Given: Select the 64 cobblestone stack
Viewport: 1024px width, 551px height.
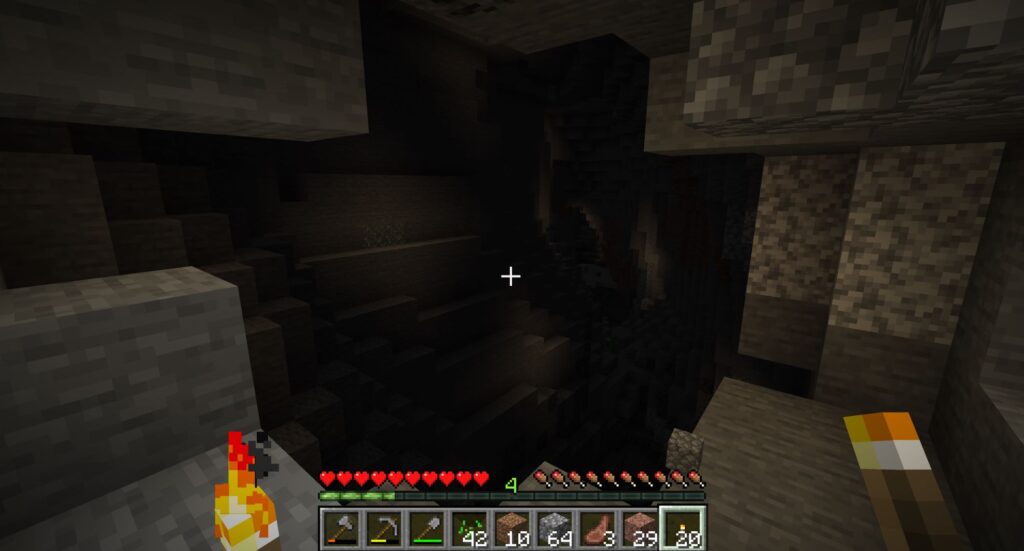Looking at the screenshot, I should [554, 527].
